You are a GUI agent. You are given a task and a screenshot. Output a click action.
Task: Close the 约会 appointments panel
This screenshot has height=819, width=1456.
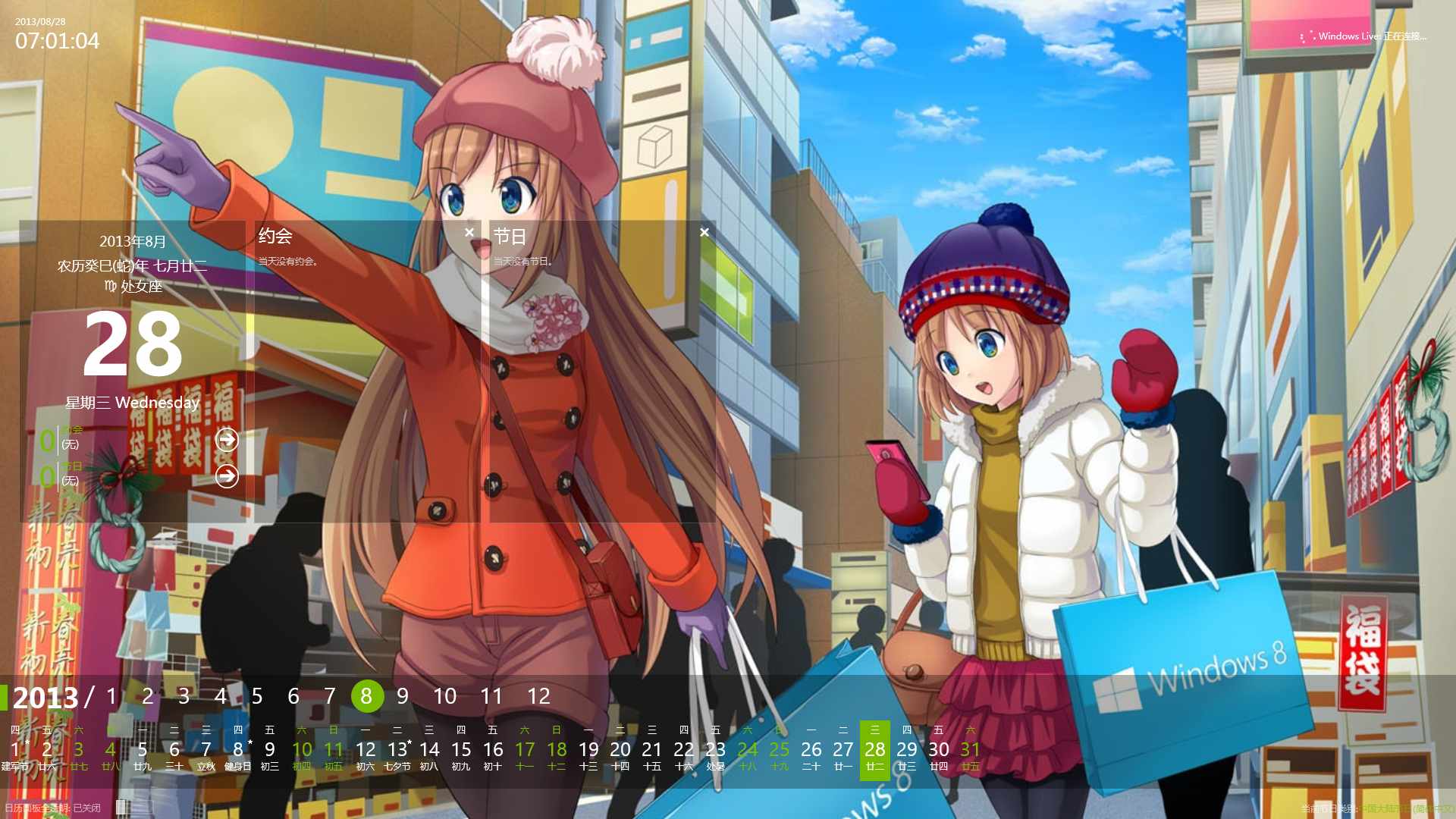[469, 233]
